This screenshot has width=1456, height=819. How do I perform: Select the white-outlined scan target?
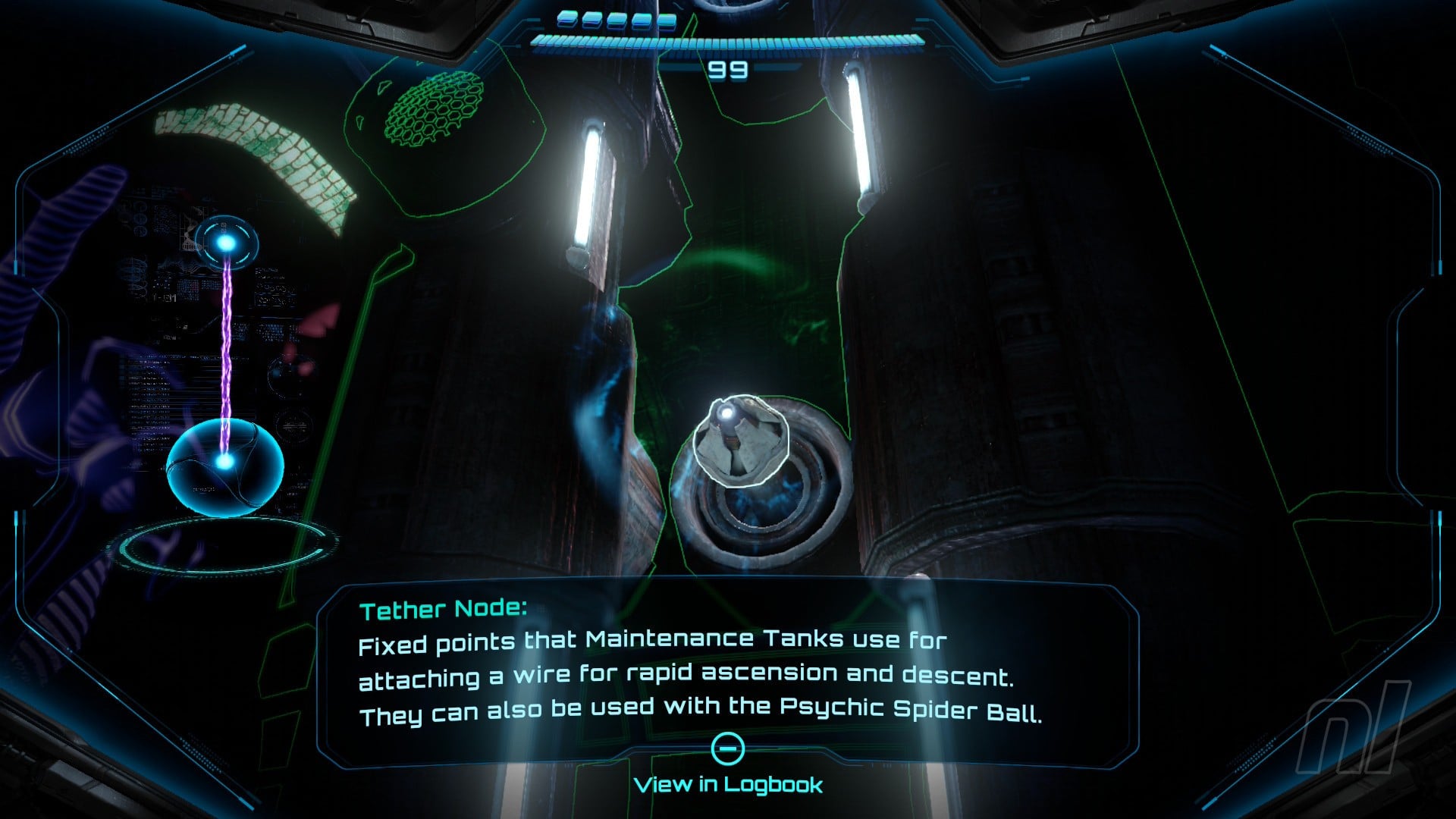point(739,441)
